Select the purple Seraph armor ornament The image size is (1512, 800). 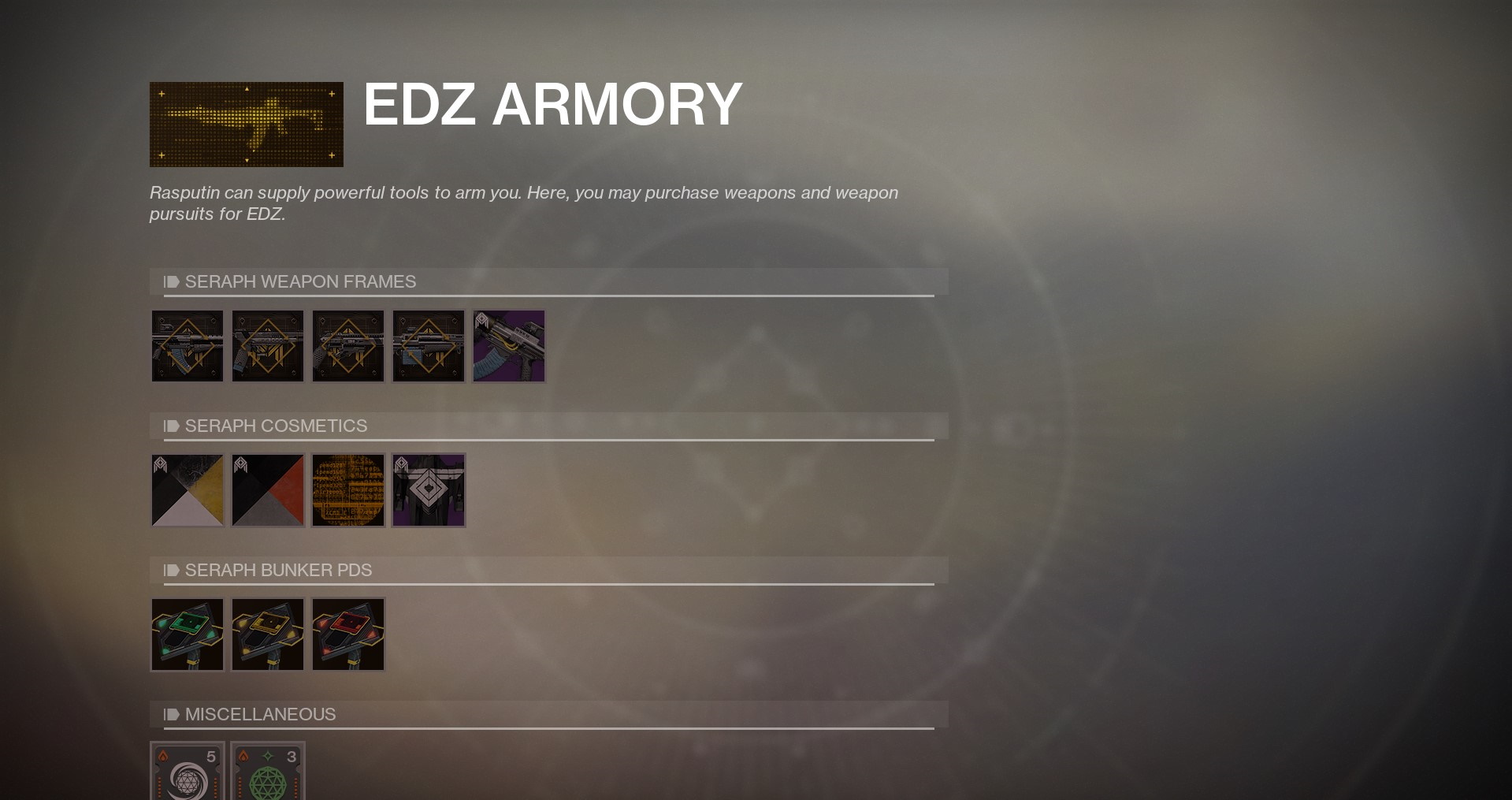coord(428,489)
